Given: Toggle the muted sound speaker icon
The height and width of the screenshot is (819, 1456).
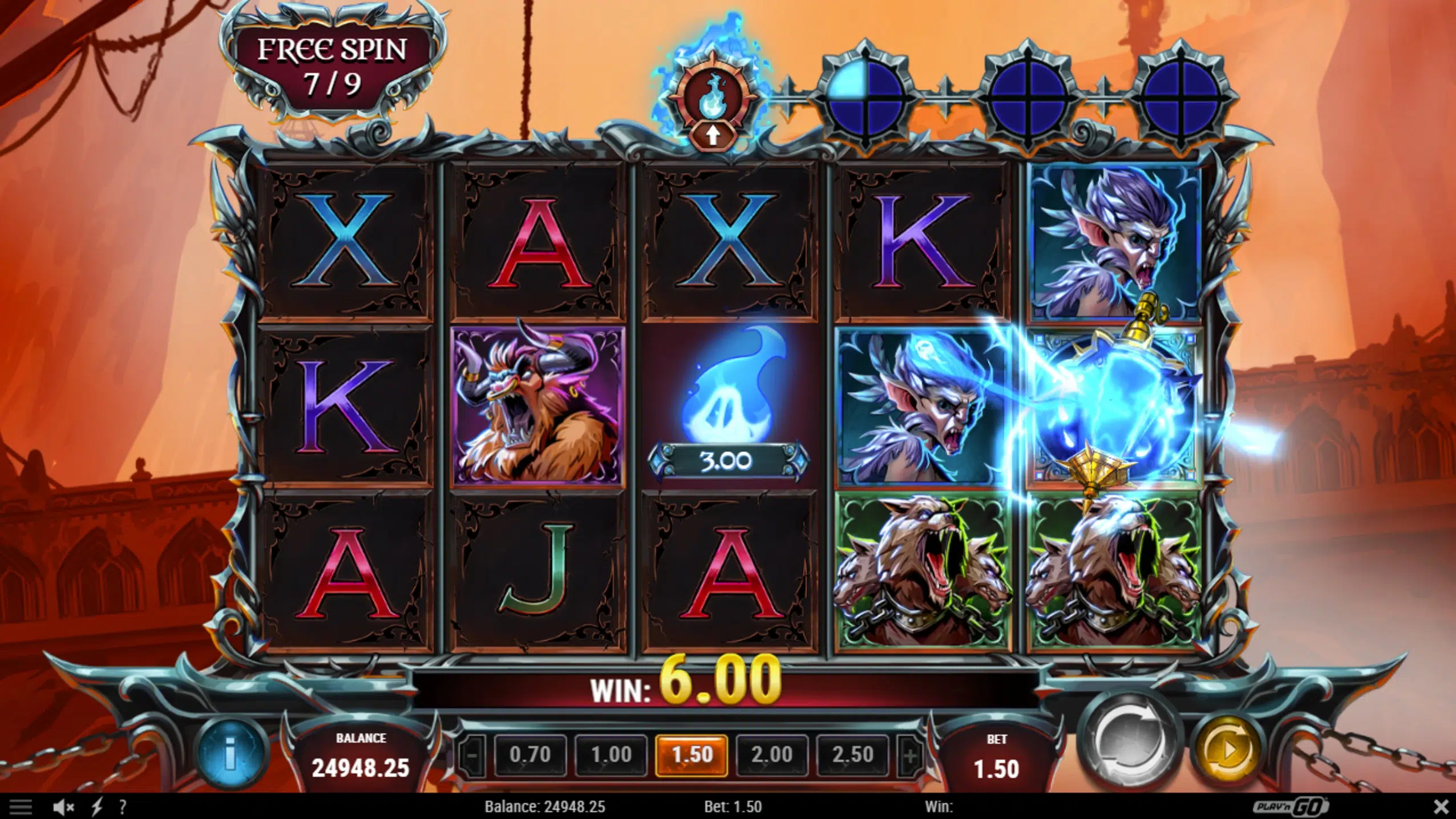Looking at the screenshot, I should pos(63,807).
